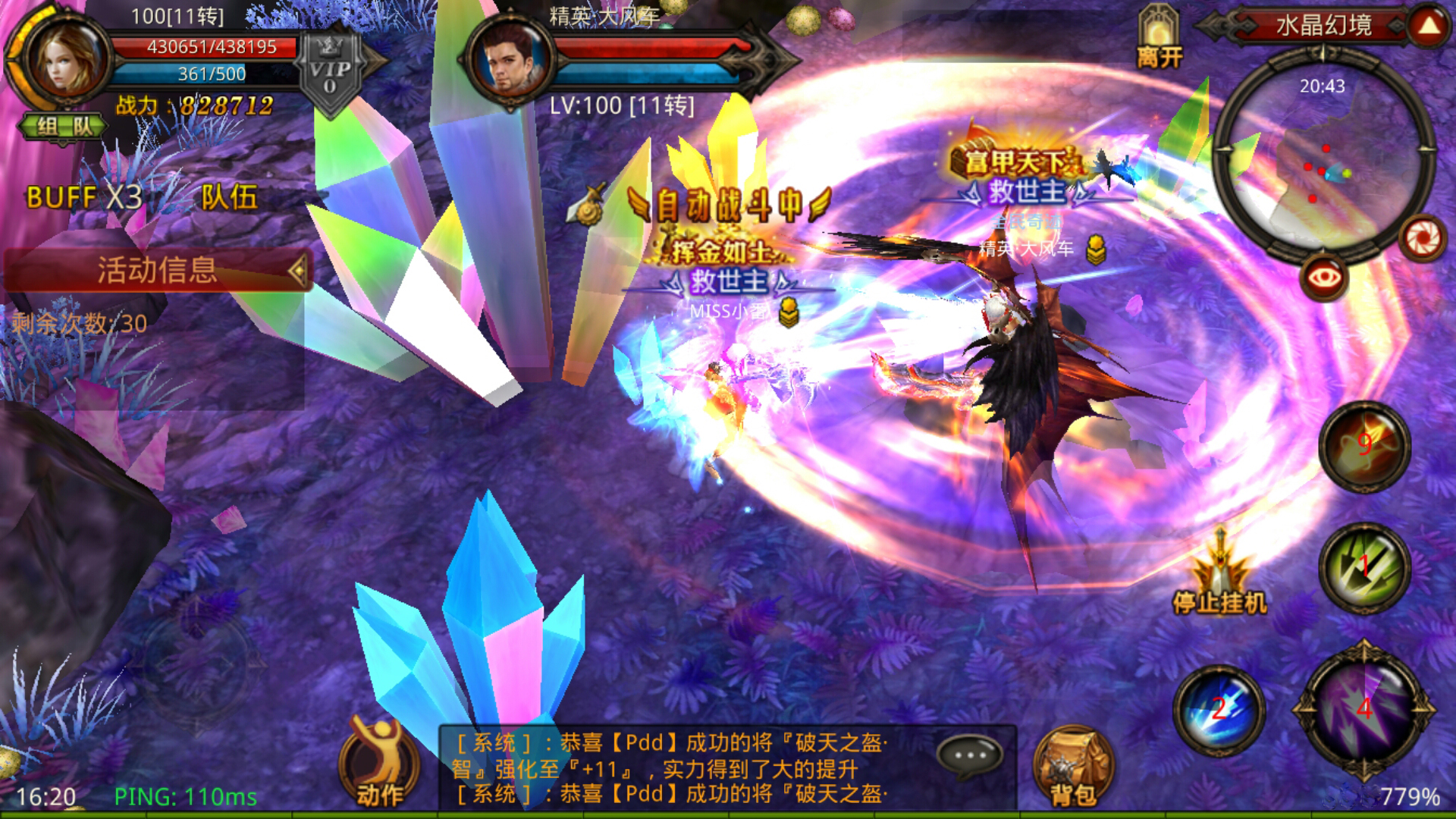
Task: Use the green slash skill marked 1
Action: [1364, 567]
